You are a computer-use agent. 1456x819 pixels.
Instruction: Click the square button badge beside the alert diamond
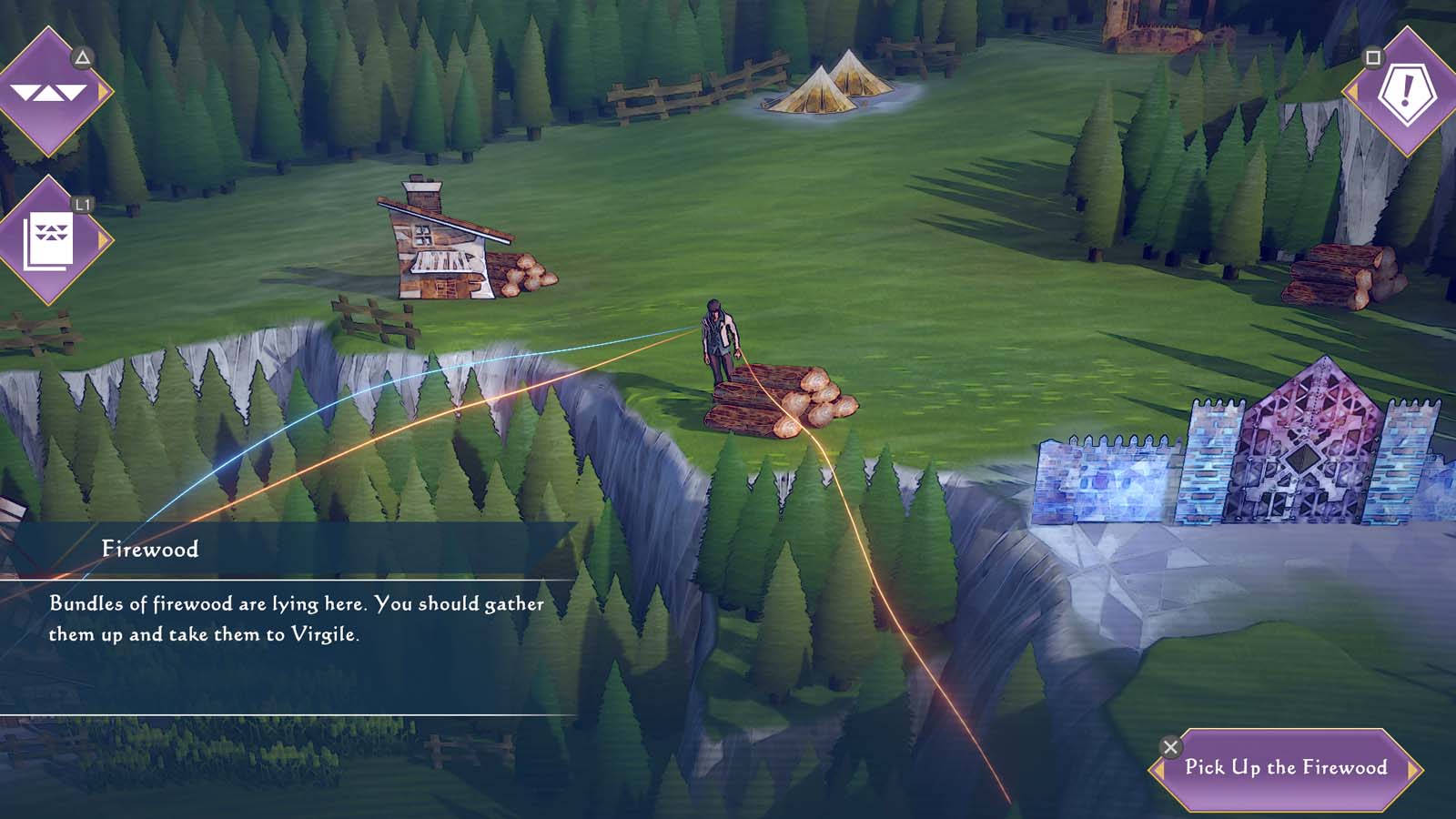click(x=1372, y=57)
